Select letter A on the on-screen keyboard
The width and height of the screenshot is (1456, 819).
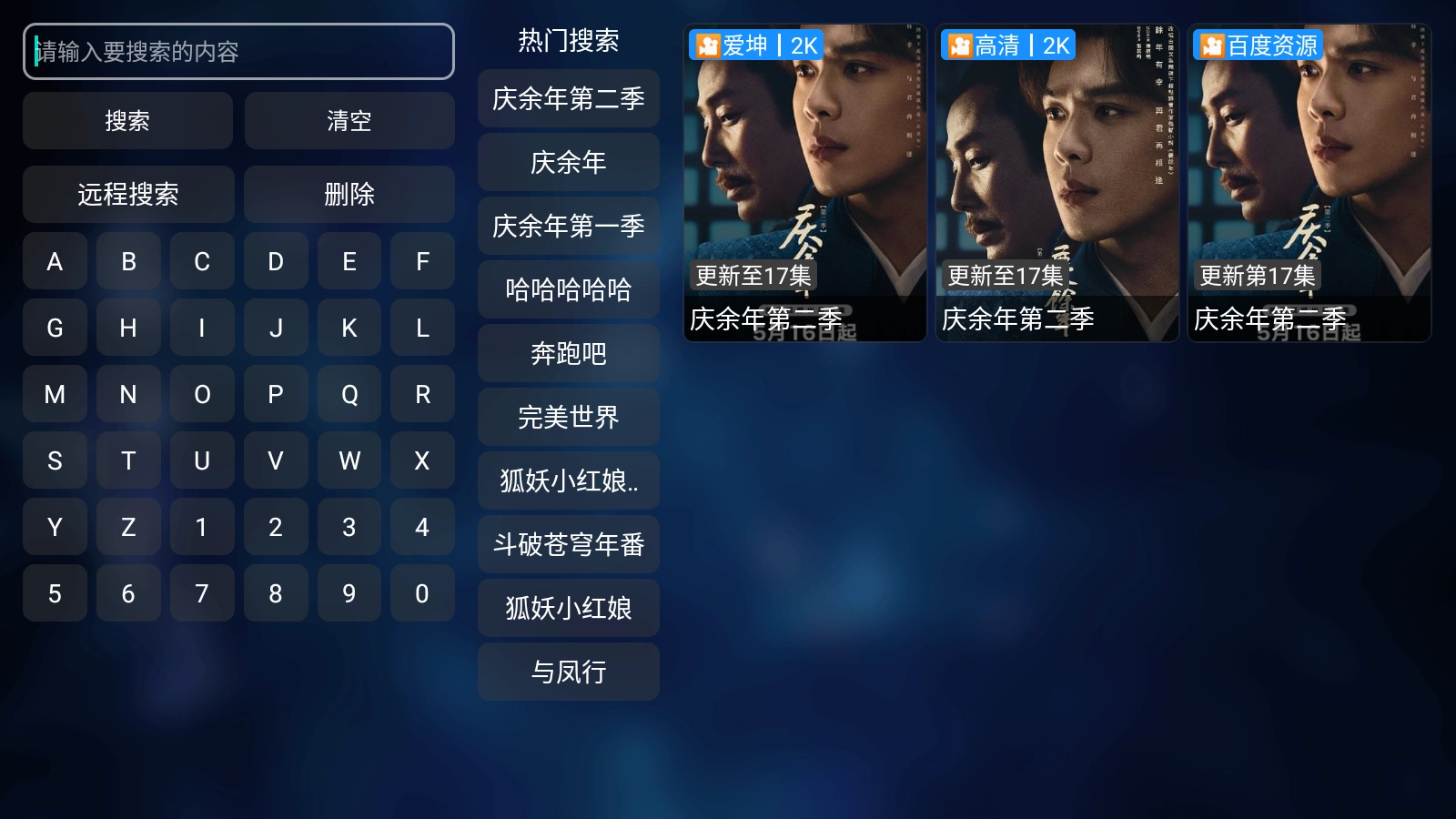(x=55, y=261)
